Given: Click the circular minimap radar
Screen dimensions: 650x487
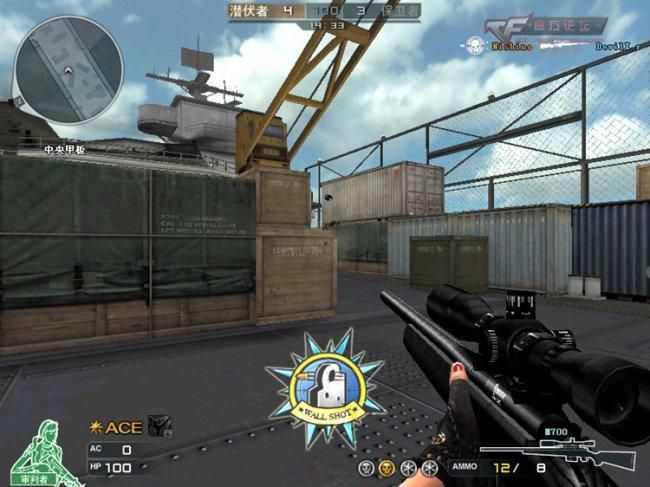Looking at the screenshot, I should [67, 68].
